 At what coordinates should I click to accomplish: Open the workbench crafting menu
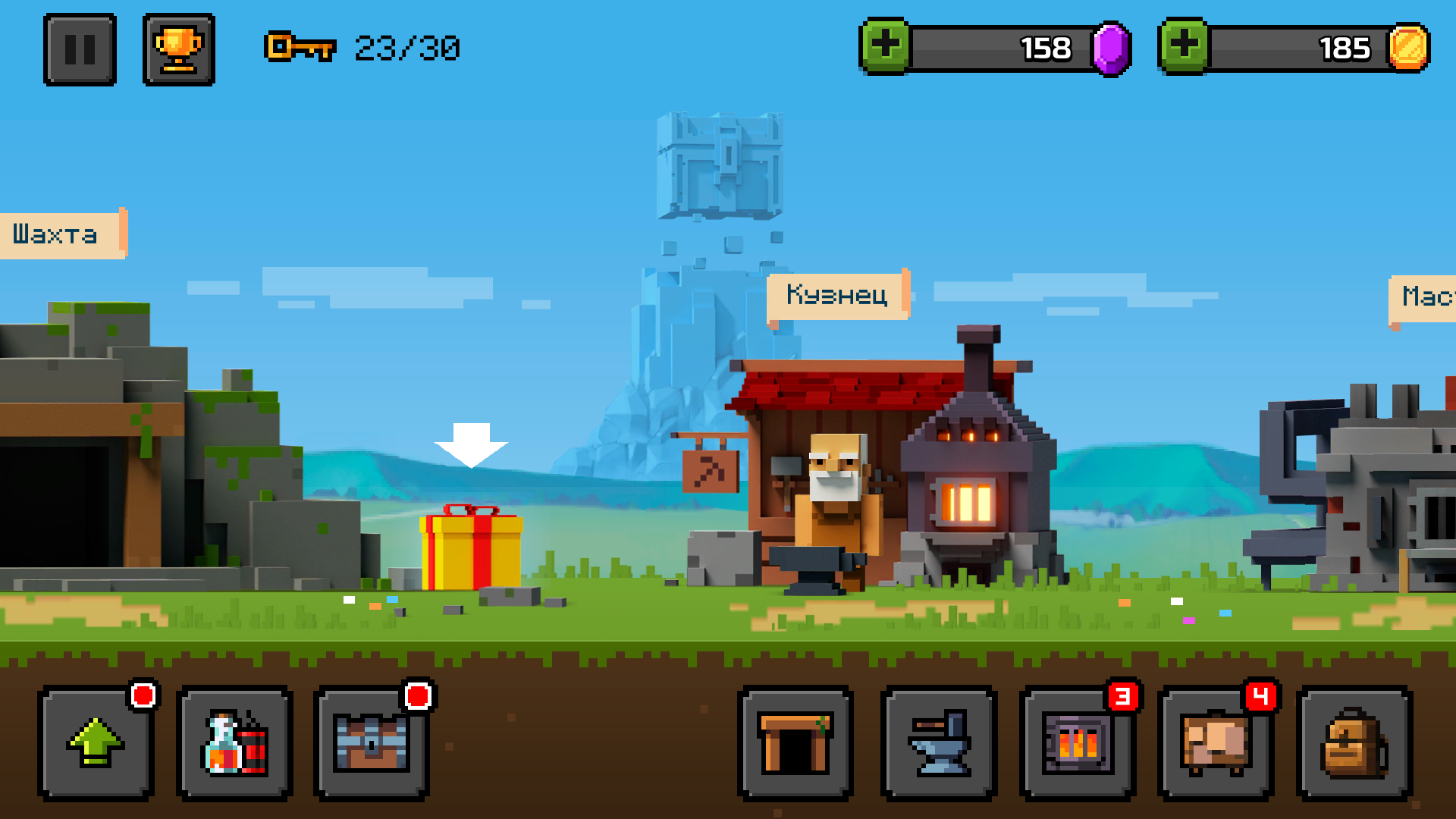(1216, 743)
